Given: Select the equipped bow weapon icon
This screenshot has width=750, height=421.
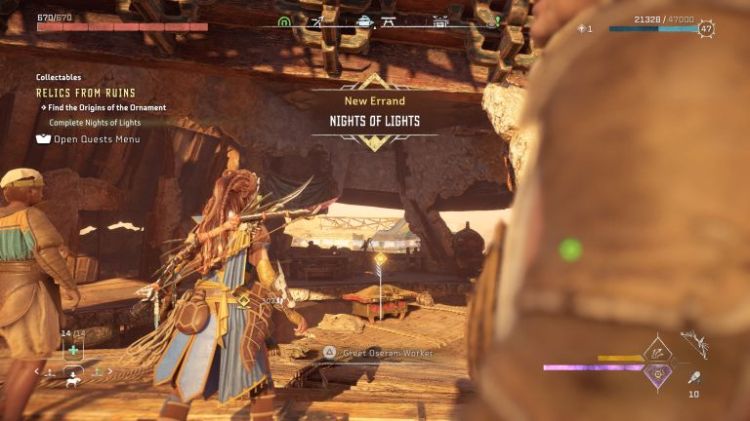Looking at the screenshot, I should coord(695,343).
